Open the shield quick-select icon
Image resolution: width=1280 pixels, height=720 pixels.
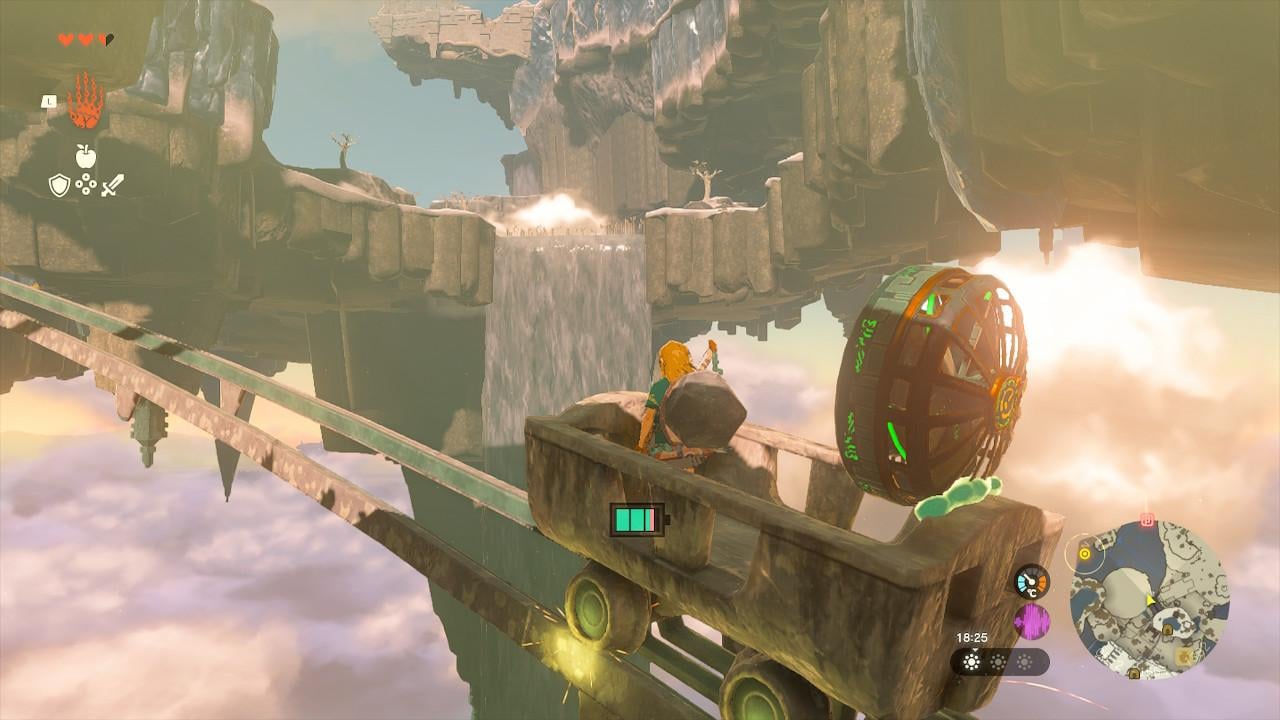click(x=59, y=184)
